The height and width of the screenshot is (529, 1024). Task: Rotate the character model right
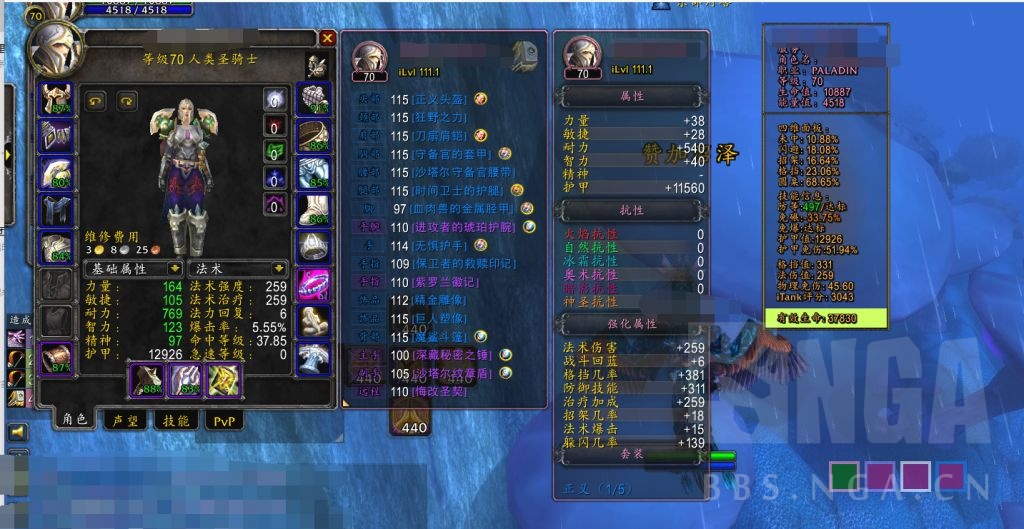click(126, 100)
